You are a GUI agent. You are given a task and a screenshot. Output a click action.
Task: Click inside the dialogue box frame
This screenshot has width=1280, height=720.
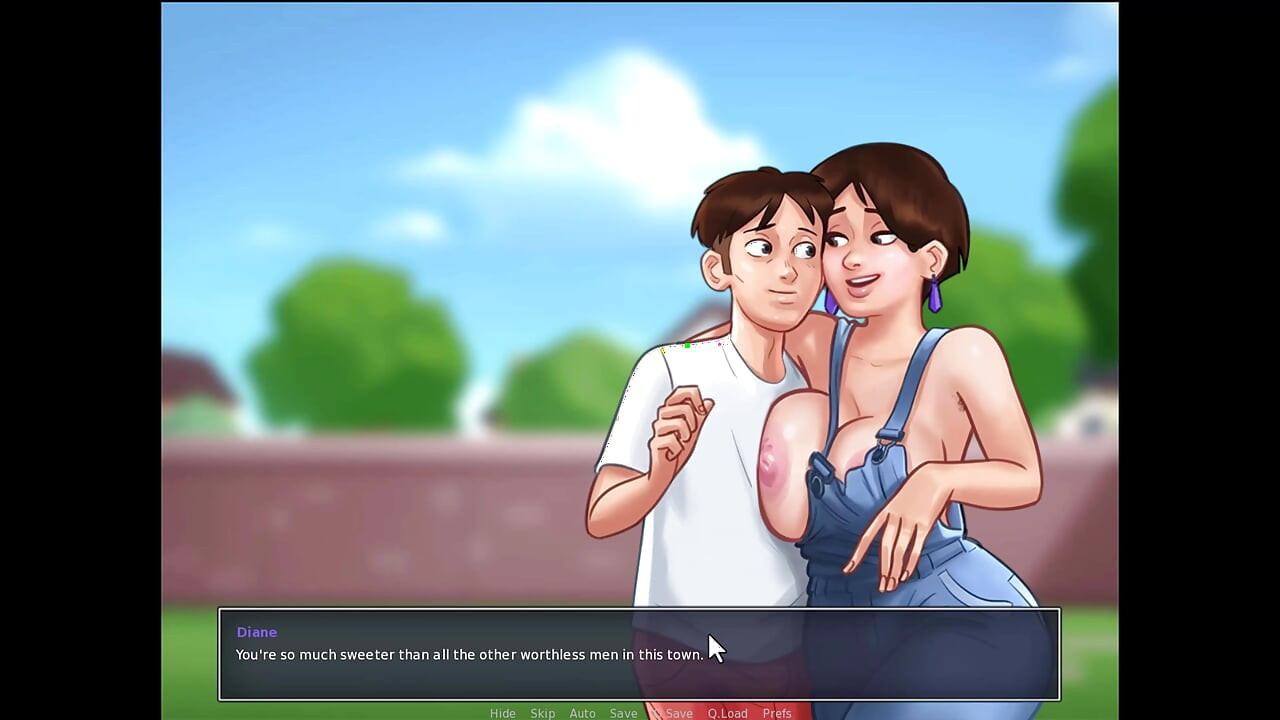640,655
